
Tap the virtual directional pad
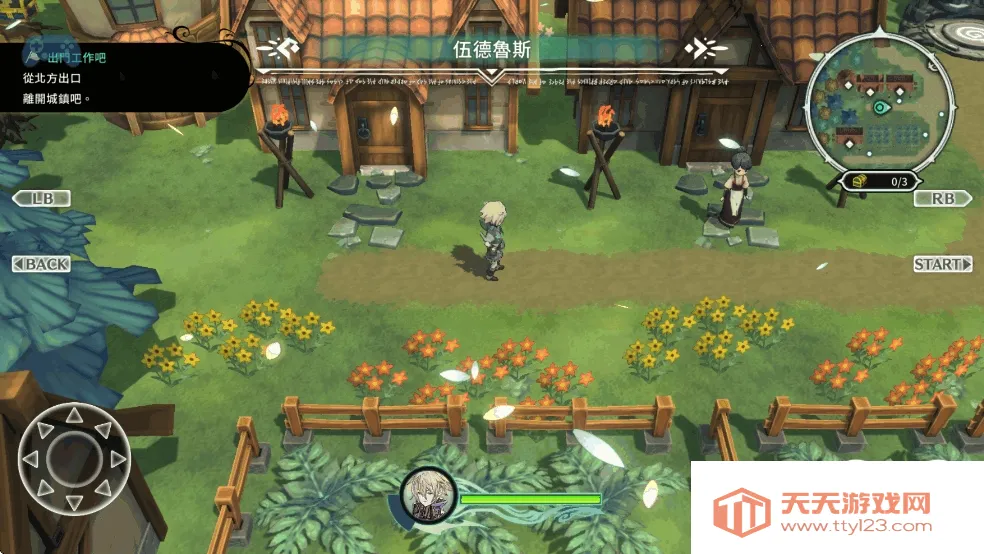pos(74,458)
